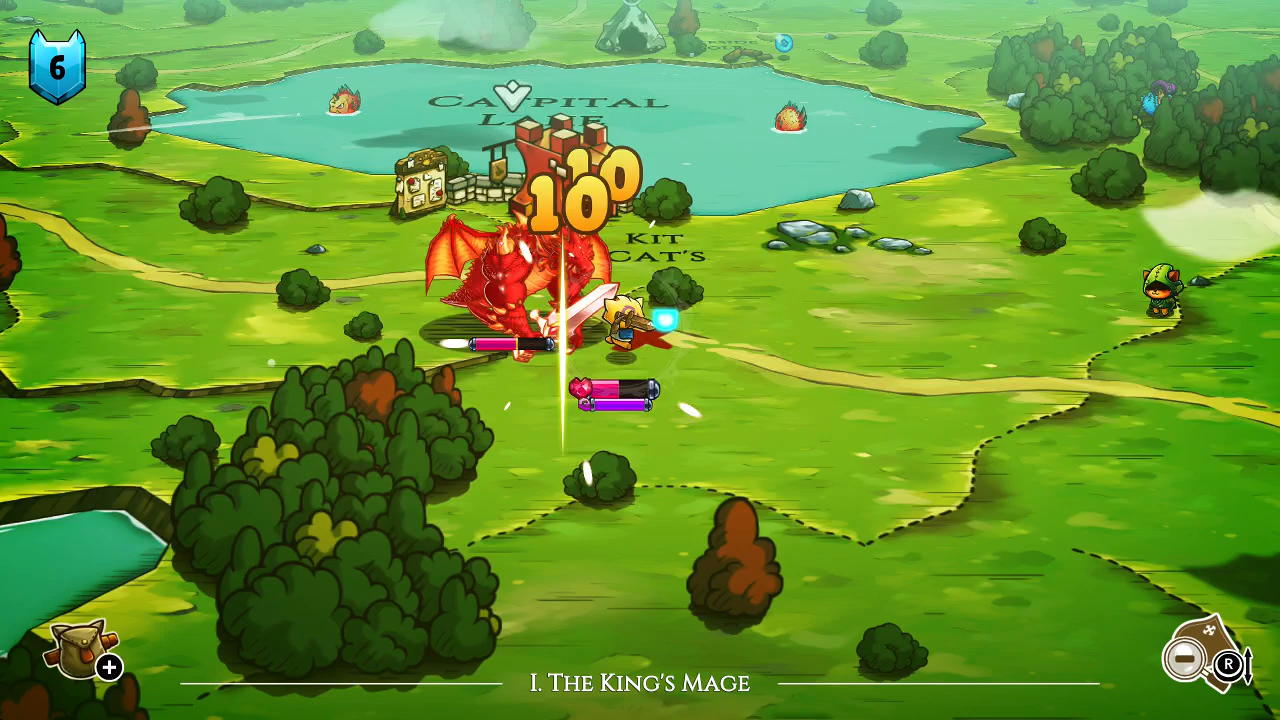Click the level 6 shield badge

[x=58, y=66]
